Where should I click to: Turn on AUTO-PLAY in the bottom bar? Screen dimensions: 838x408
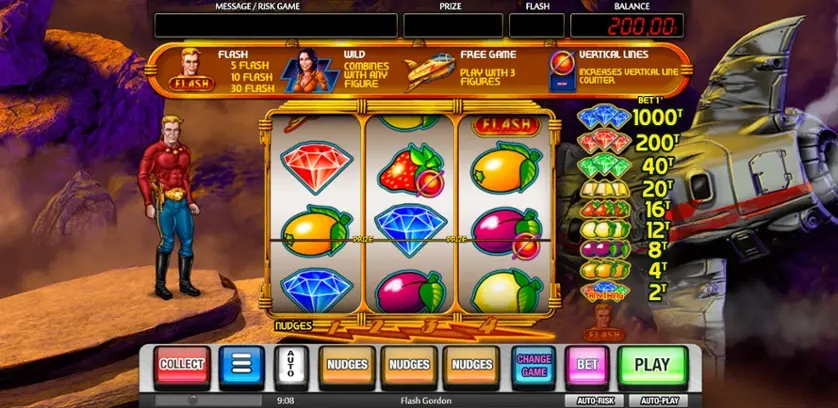click(x=657, y=400)
